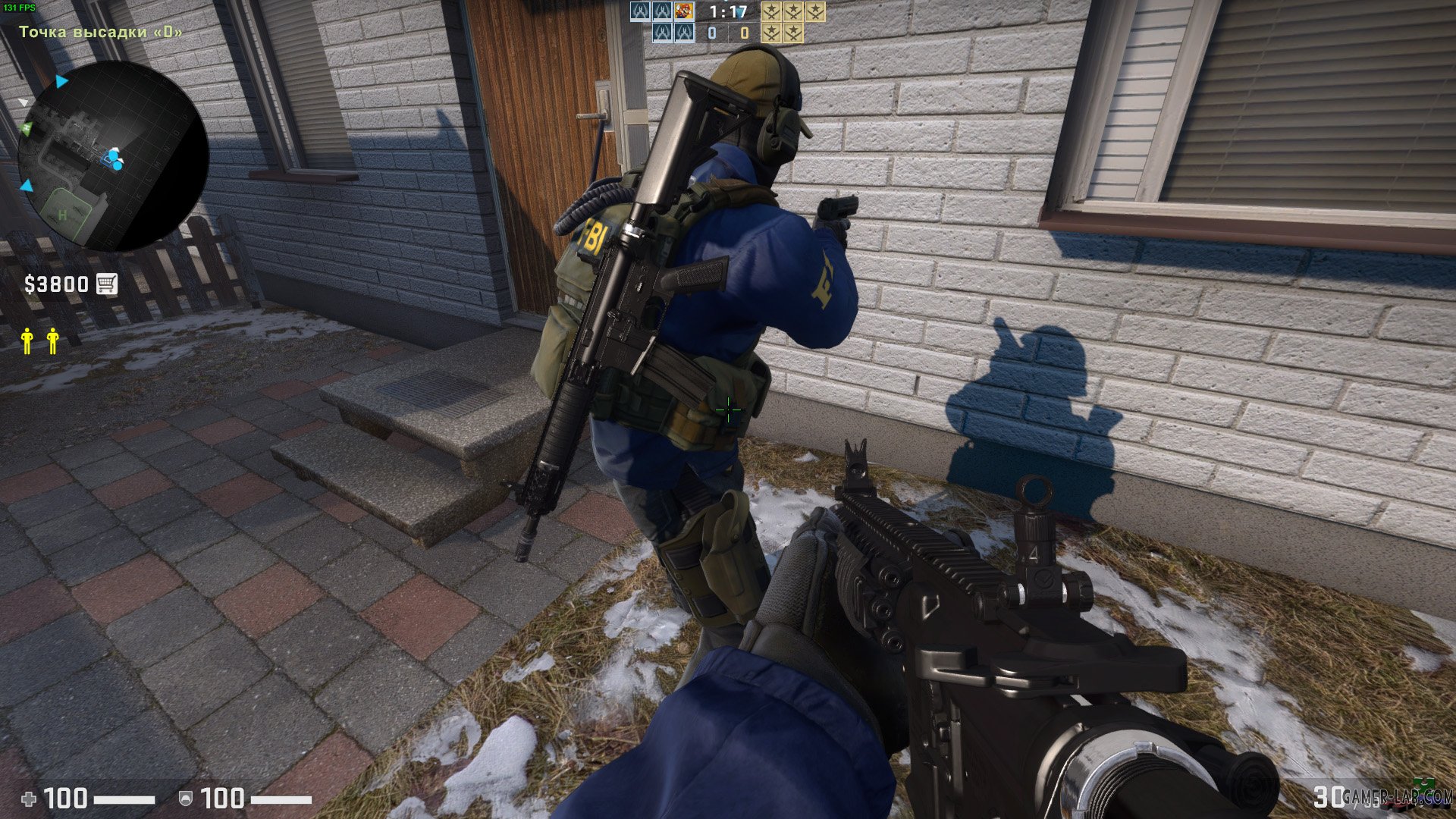Select the armor helmet icon
1456x819 pixels.
click(x=186, y=799)
